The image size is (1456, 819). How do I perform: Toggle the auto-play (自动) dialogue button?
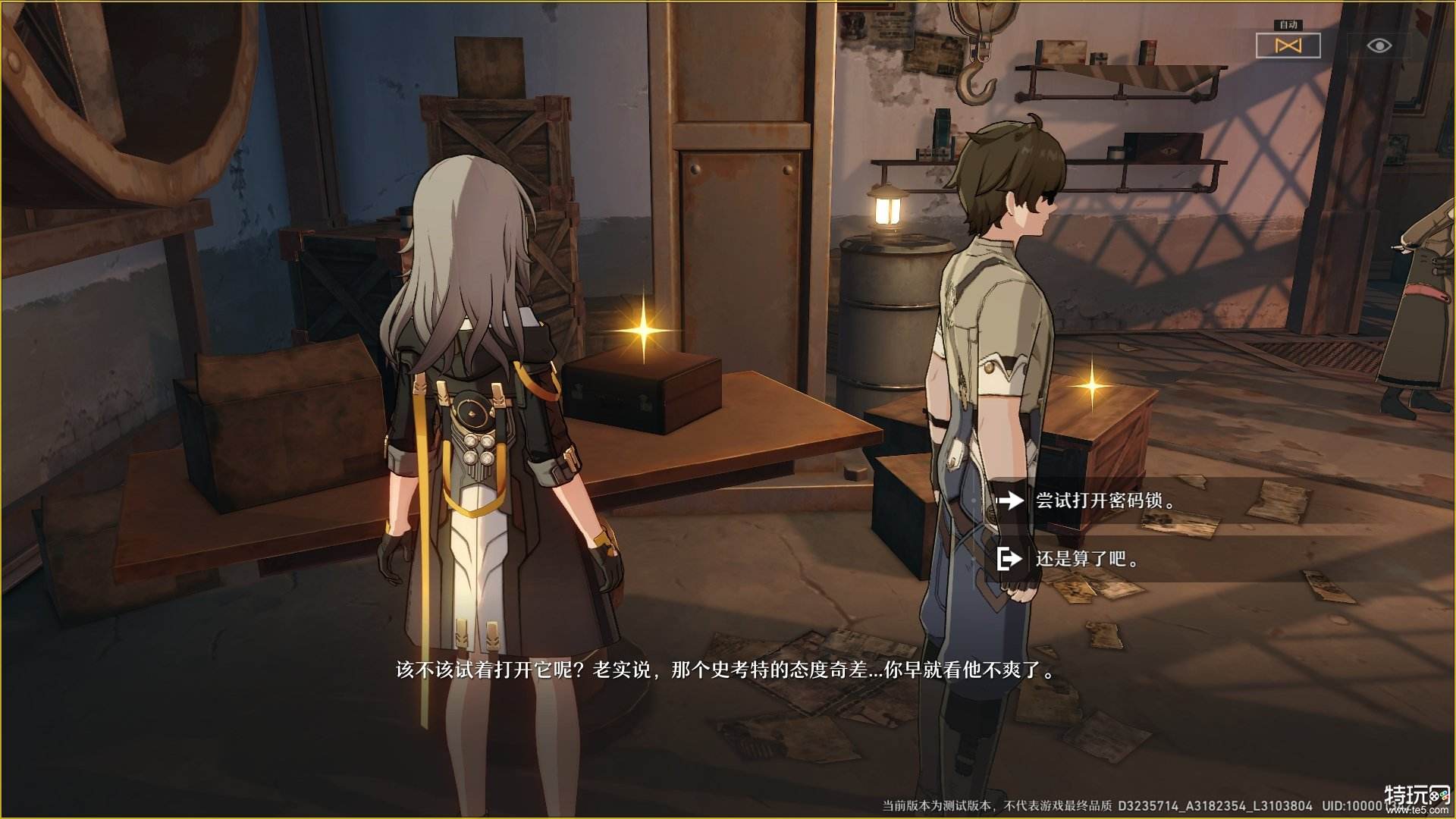point(1288,45)
